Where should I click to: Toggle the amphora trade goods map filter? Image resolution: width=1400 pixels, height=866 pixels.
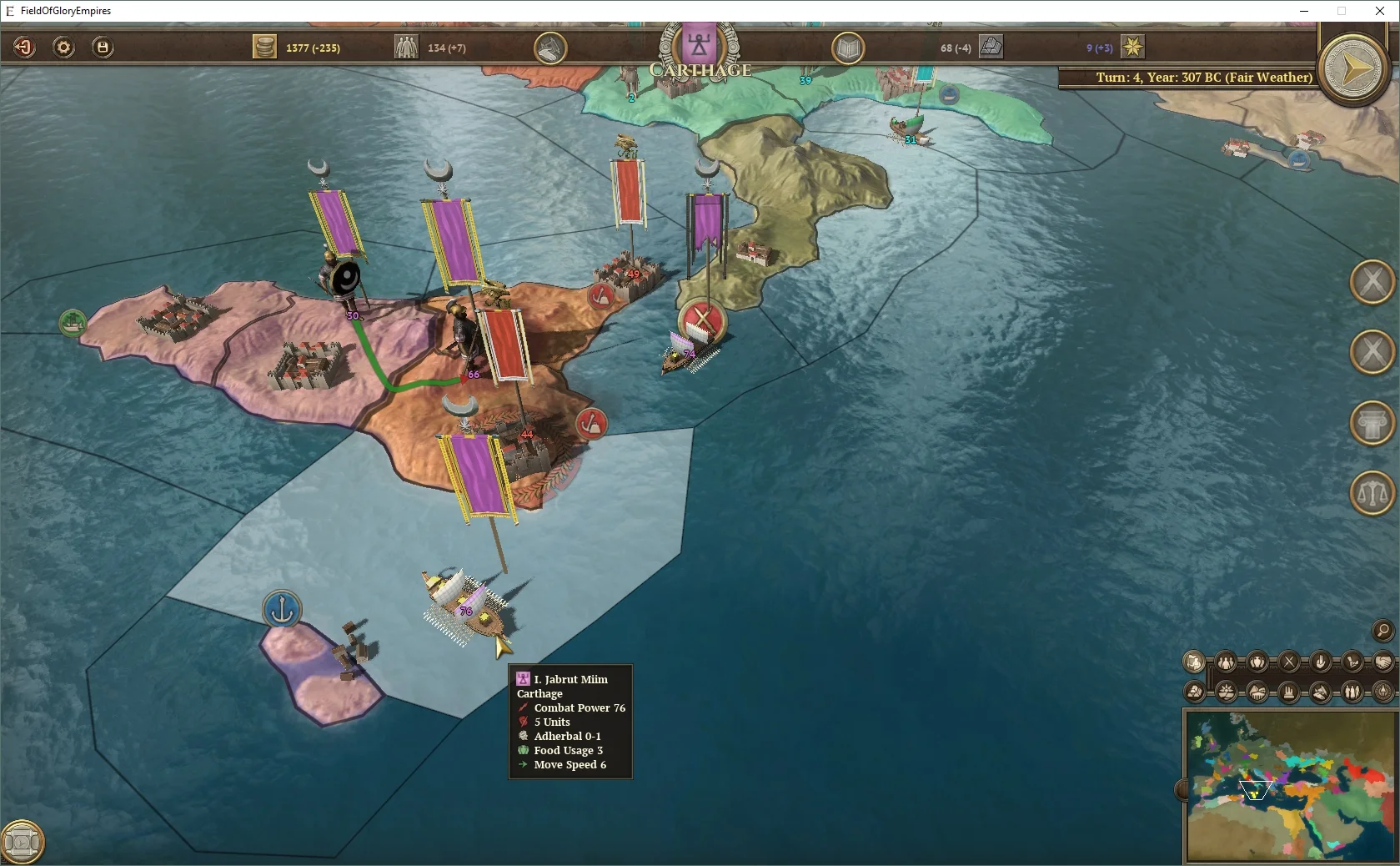click(x=1256, y=662)
